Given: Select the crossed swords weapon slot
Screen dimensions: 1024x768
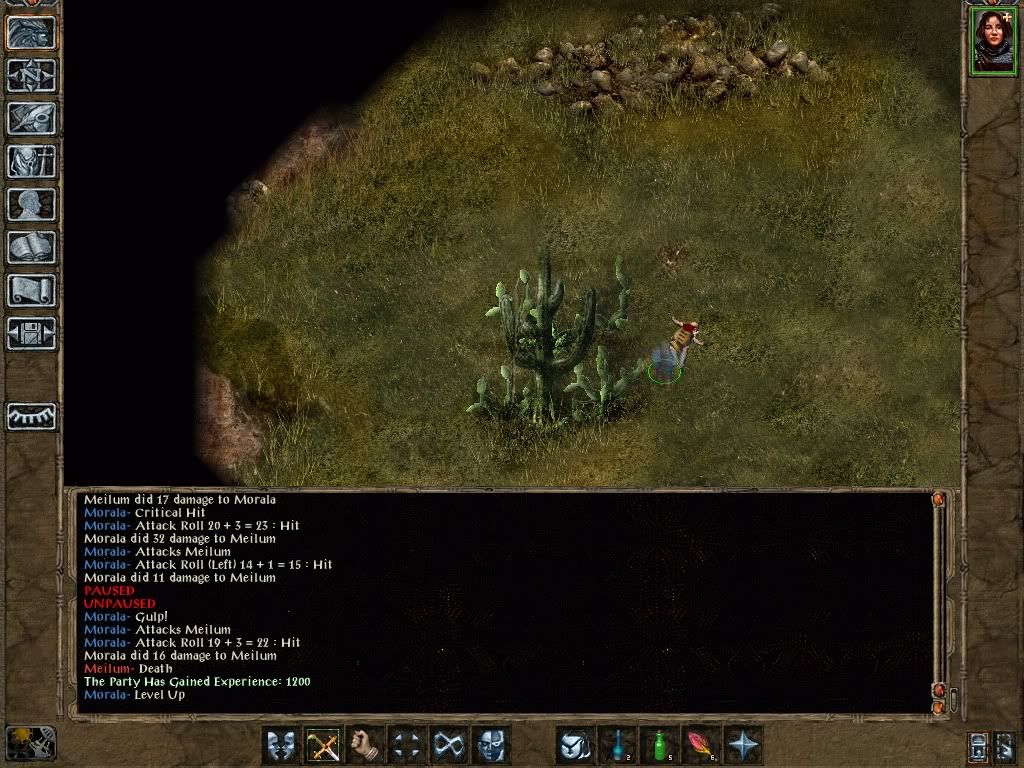Looking at the screenshot, I should click(x=323, y=746).
